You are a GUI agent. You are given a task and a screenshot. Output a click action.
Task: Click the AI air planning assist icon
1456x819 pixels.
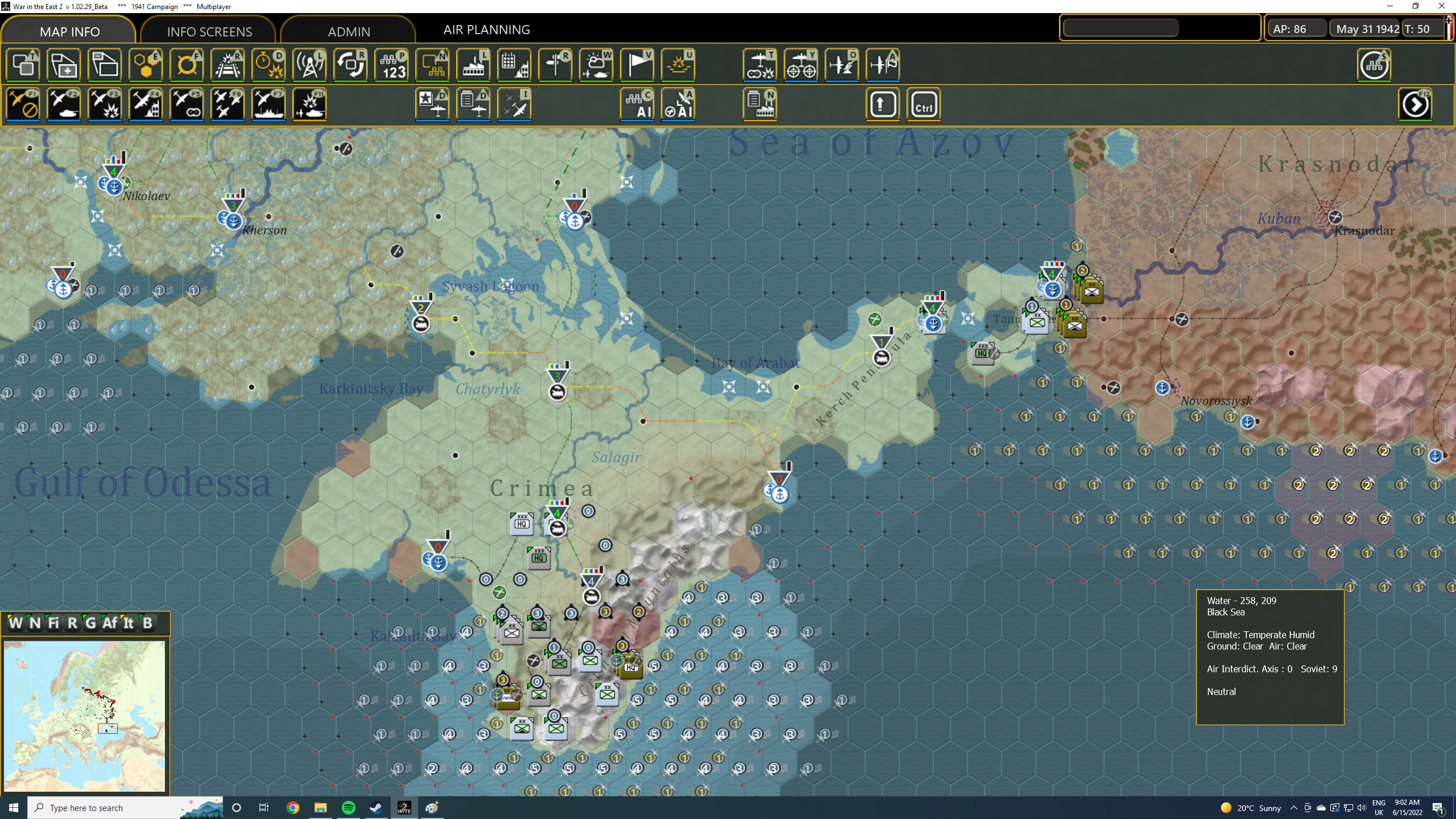679,105
